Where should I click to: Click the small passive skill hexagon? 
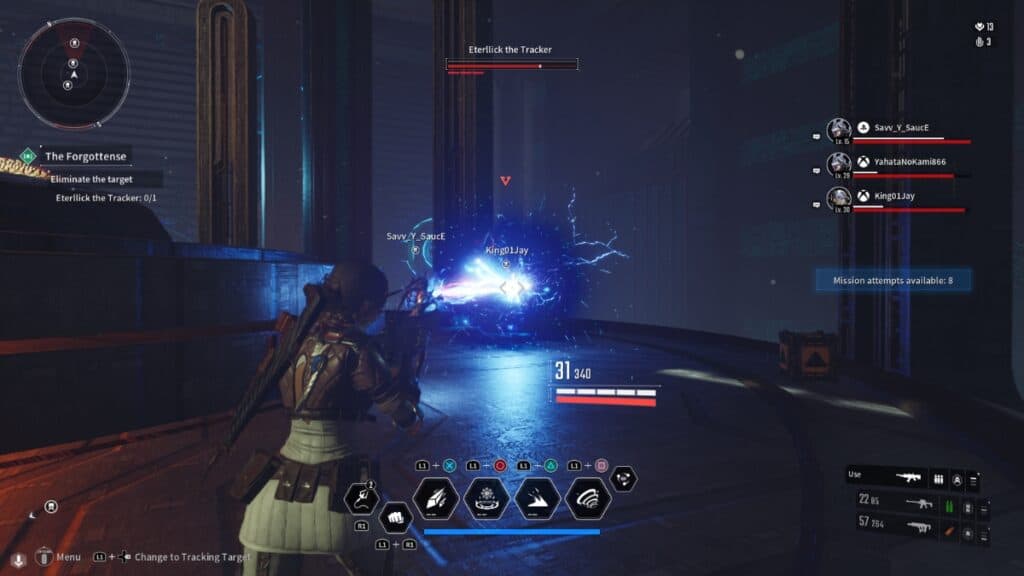(x=624, y=479)
